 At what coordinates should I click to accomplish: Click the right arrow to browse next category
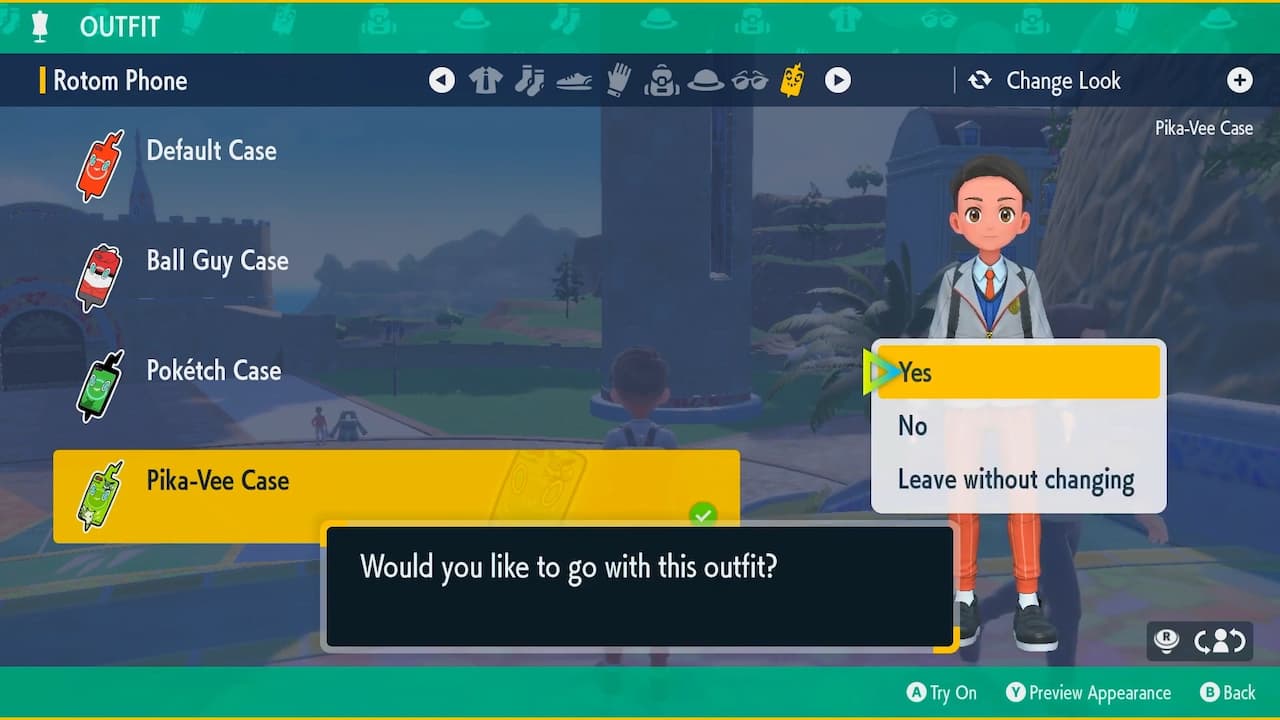(x=838, y=80)
